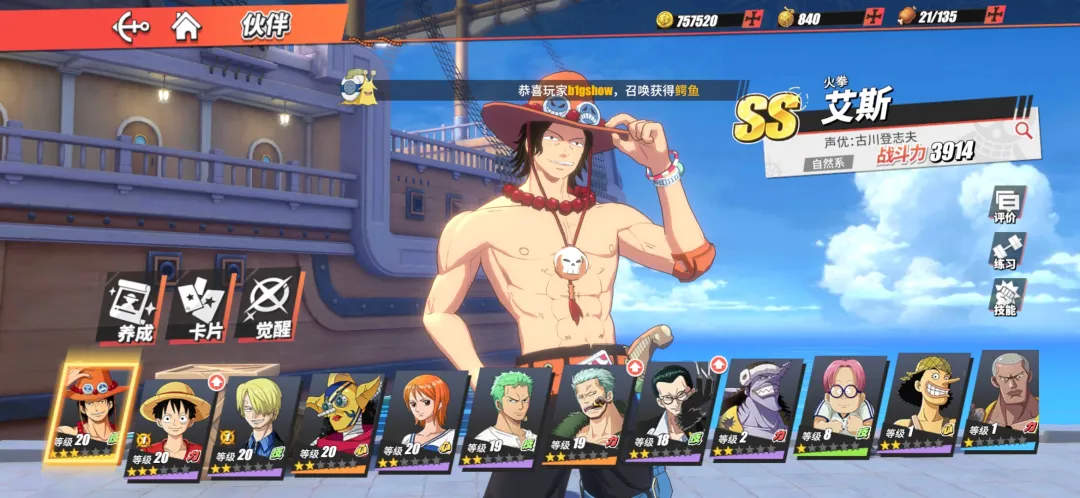This screenshot has width=1080, height=498.
Task: Open the 评价 review panel
Action: pos(1005,204)
